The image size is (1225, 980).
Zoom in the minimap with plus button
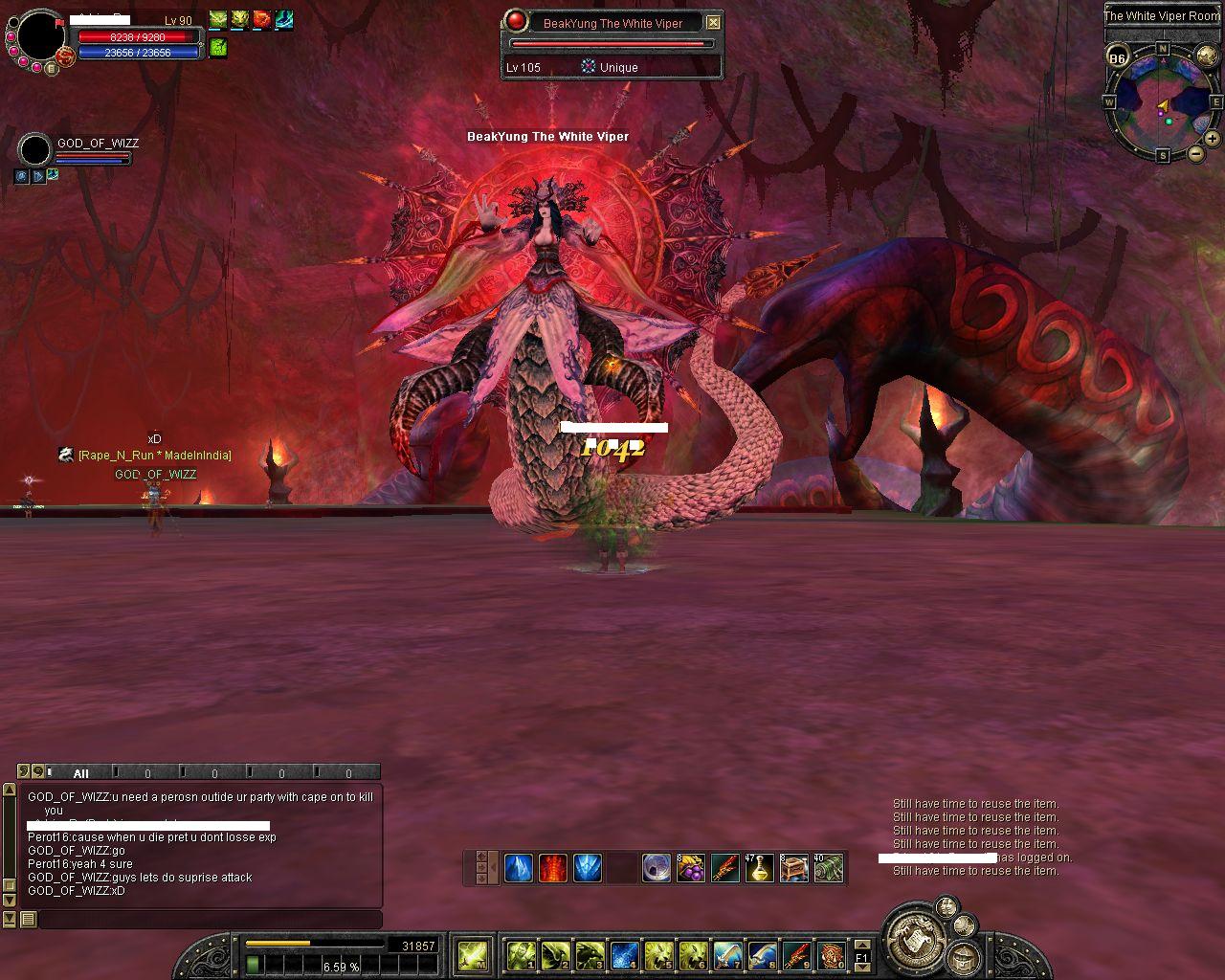pos(1212,139)
